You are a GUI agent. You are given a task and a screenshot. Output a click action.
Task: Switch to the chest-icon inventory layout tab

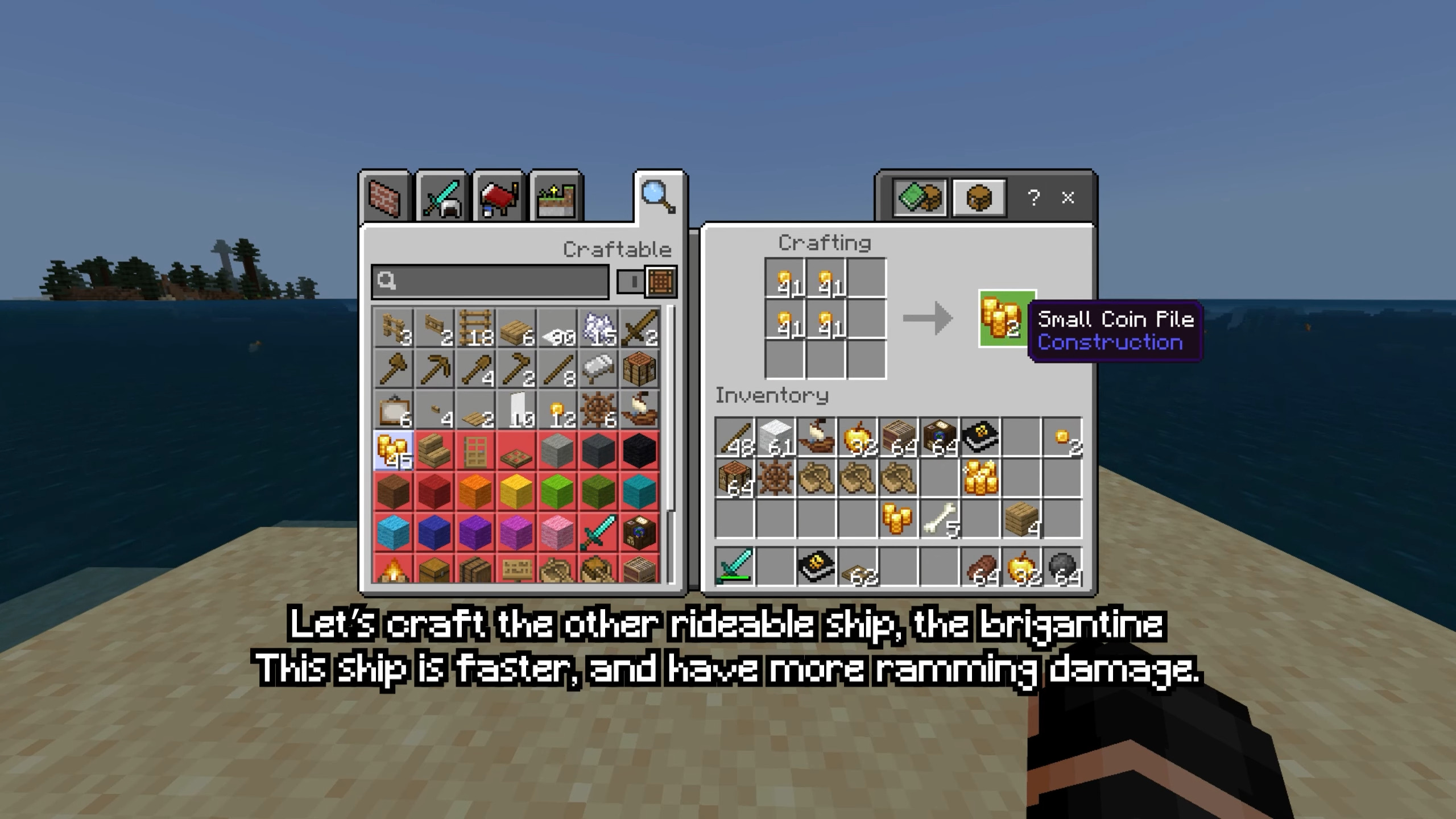[x=979, y=197]
